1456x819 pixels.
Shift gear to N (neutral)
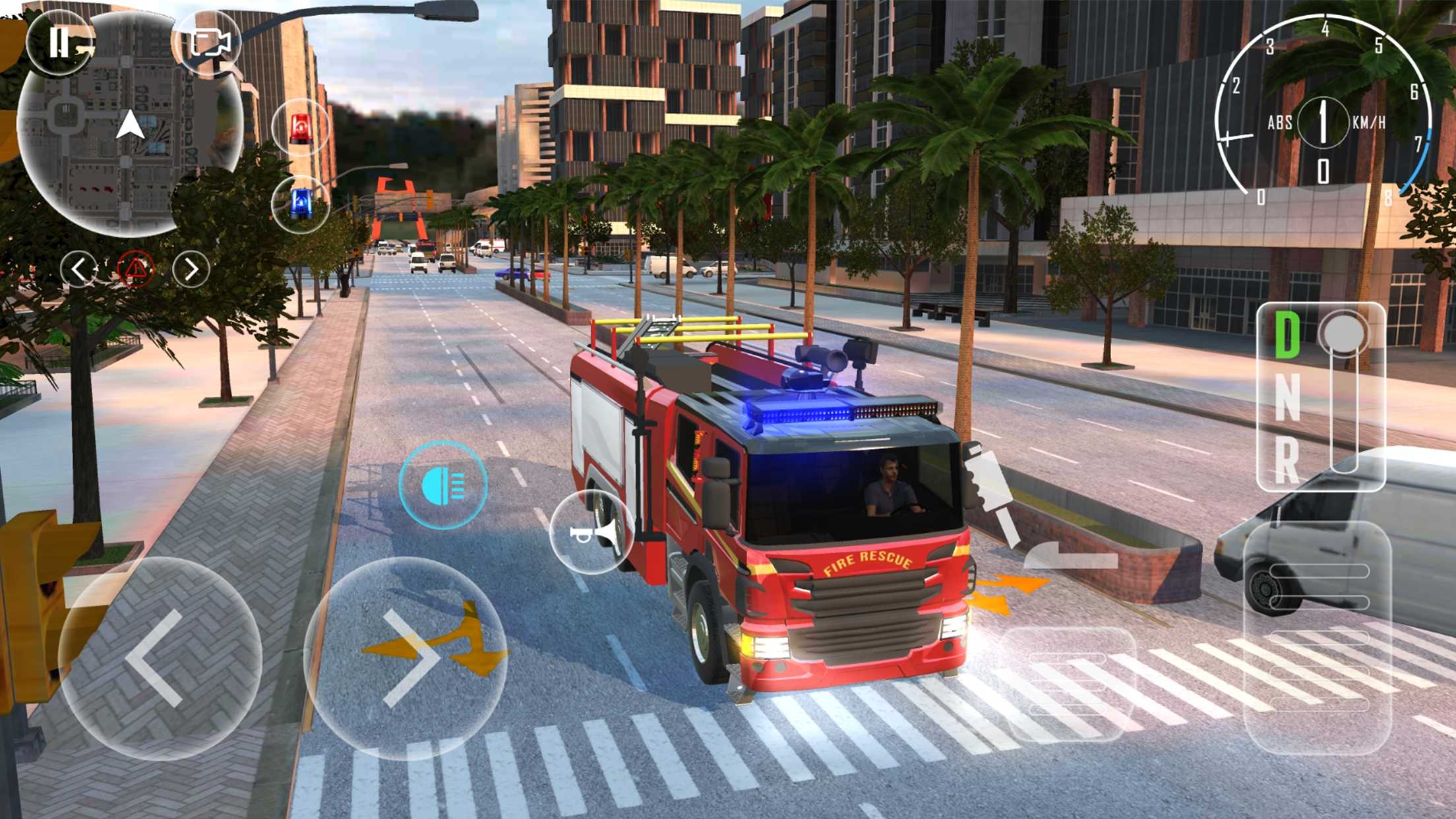point(1287,397)
